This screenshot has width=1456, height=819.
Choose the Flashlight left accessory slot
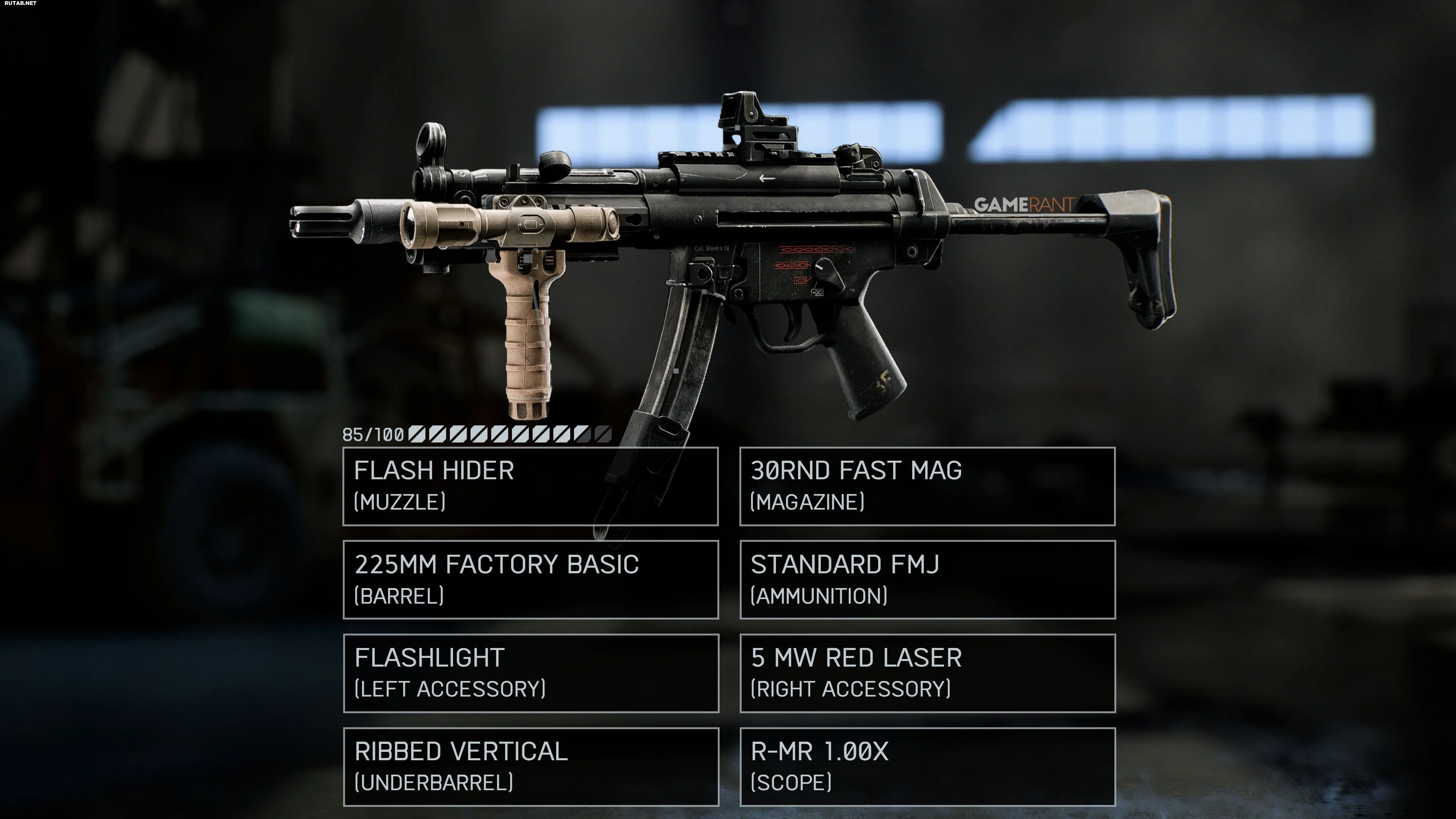530,673
